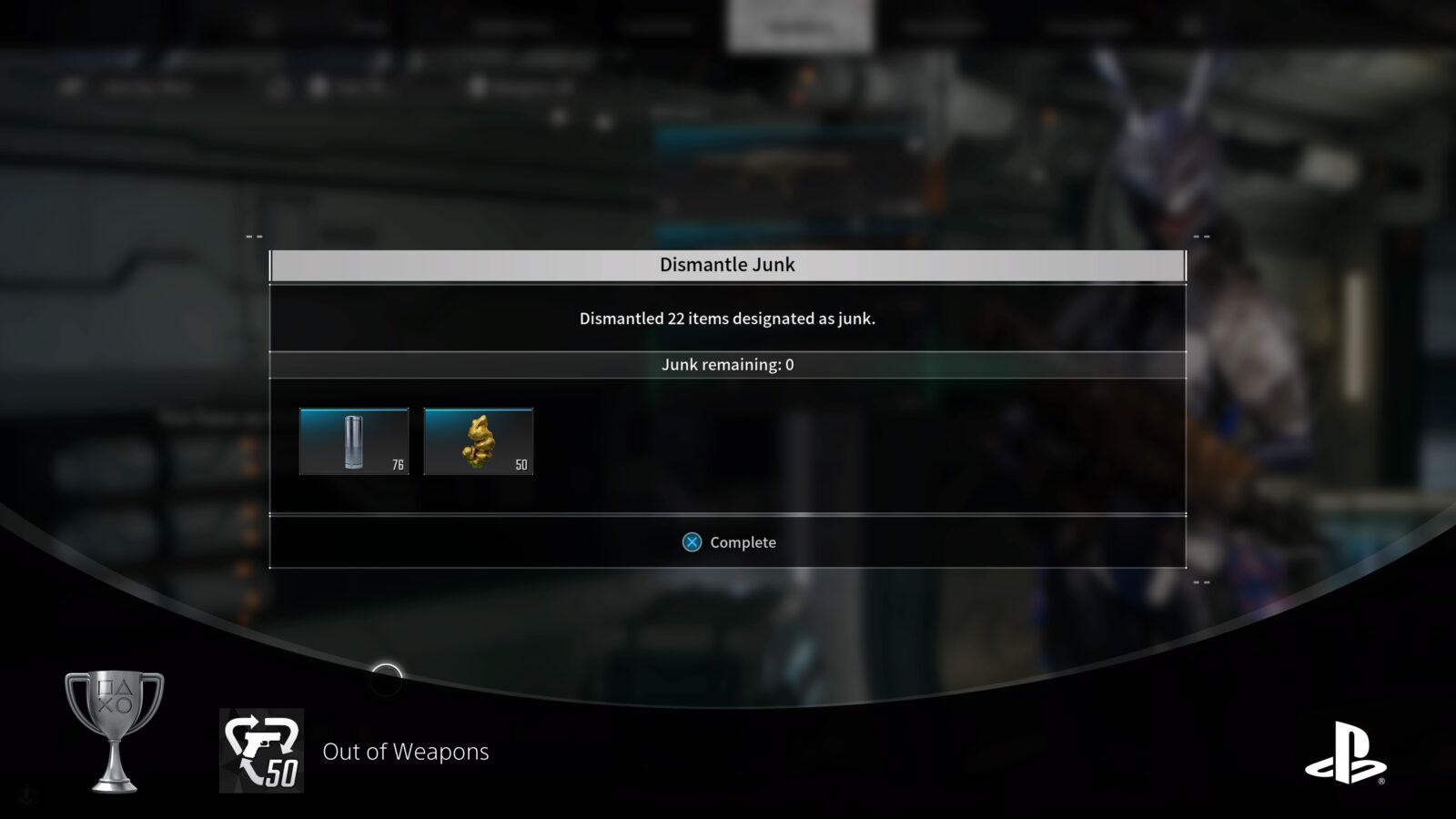Click the Dismantled 22 items message text
This screenshot has width=1456, height=819.
click(728, 318)
